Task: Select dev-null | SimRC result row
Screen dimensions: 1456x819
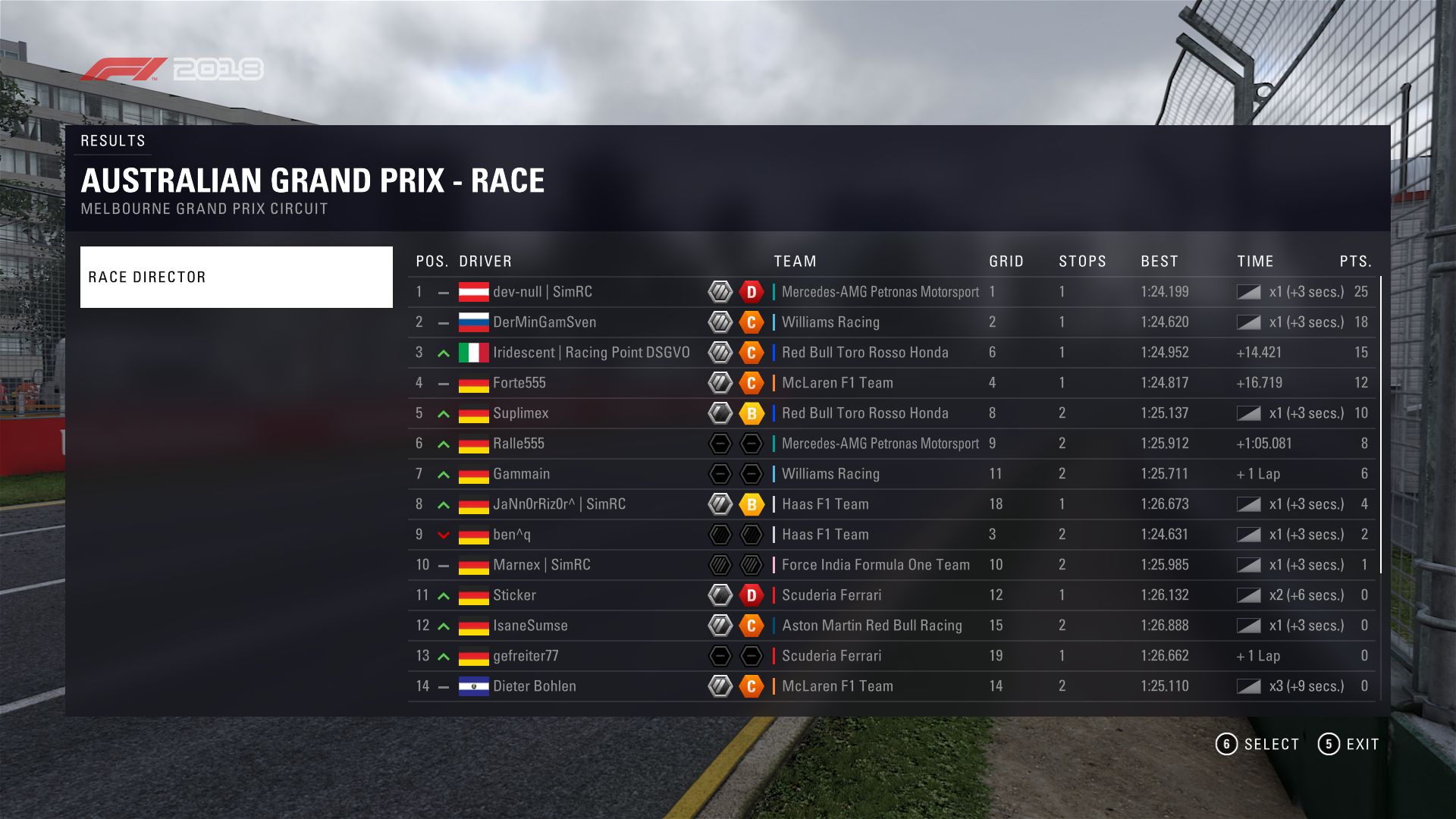Action: [x=542, y=292]
